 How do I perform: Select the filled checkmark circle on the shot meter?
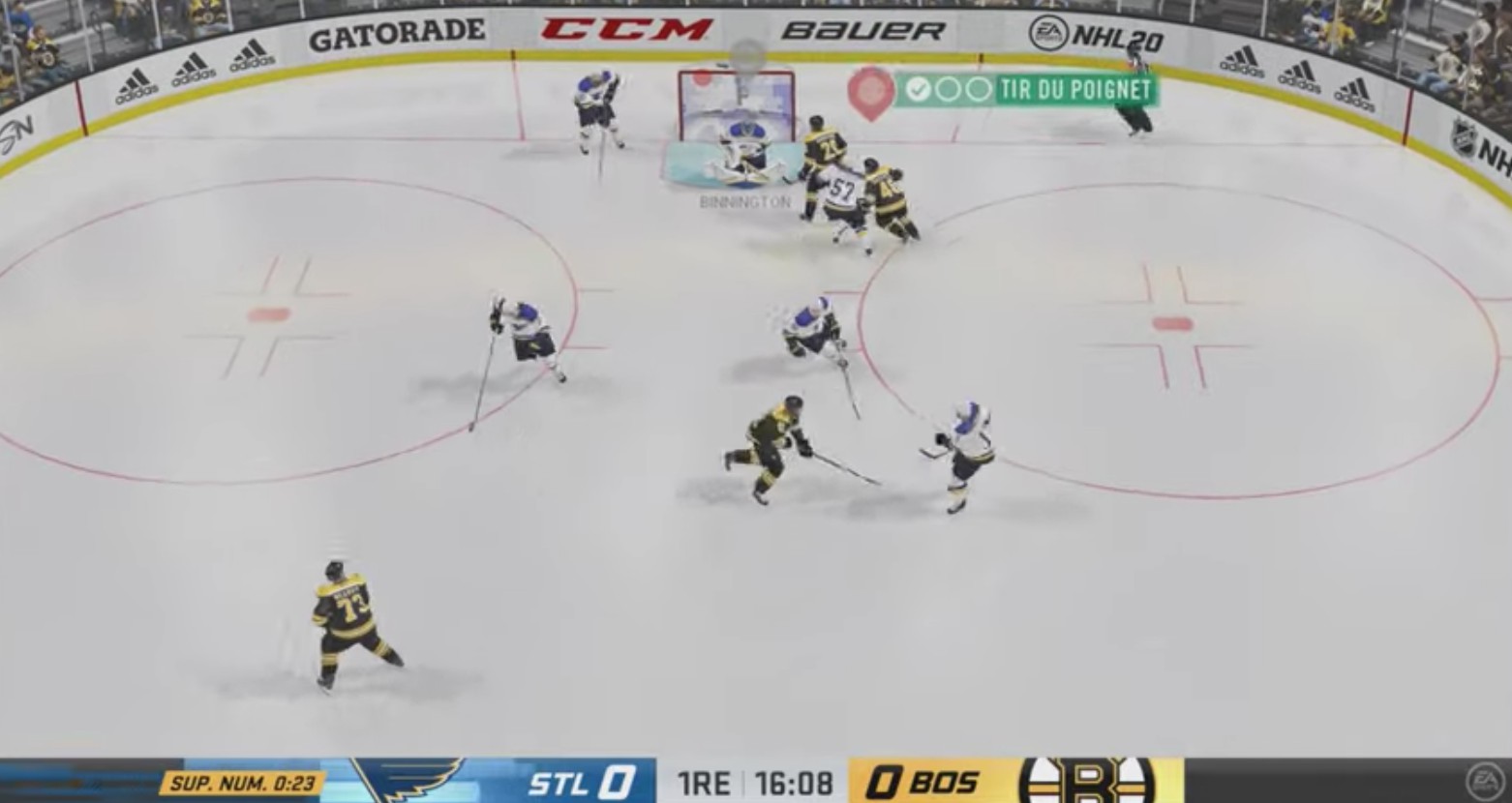[918, 91]
